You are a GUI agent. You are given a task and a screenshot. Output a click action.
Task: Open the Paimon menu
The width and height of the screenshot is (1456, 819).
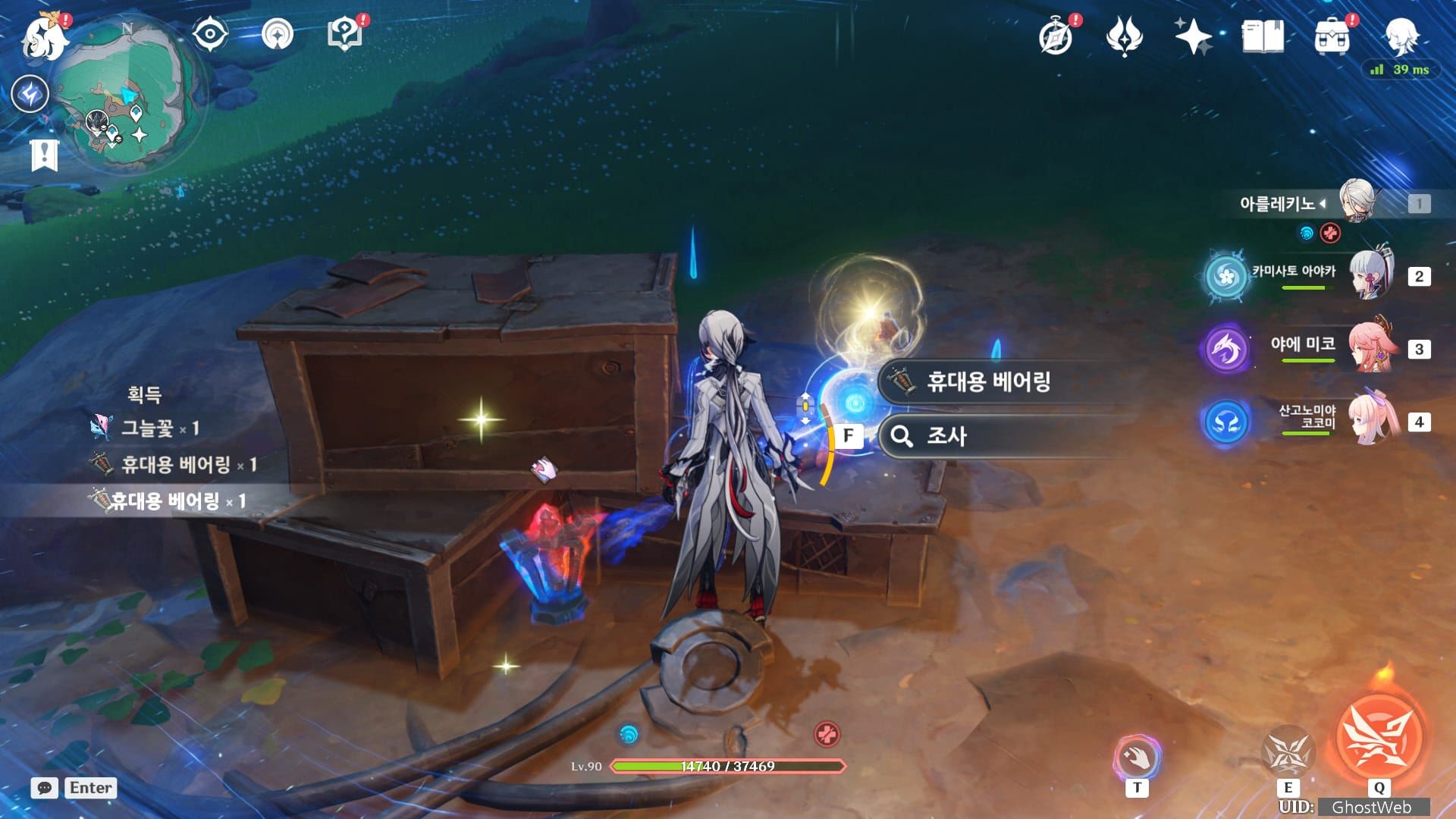pyautogui.click(x=43, y=36)
